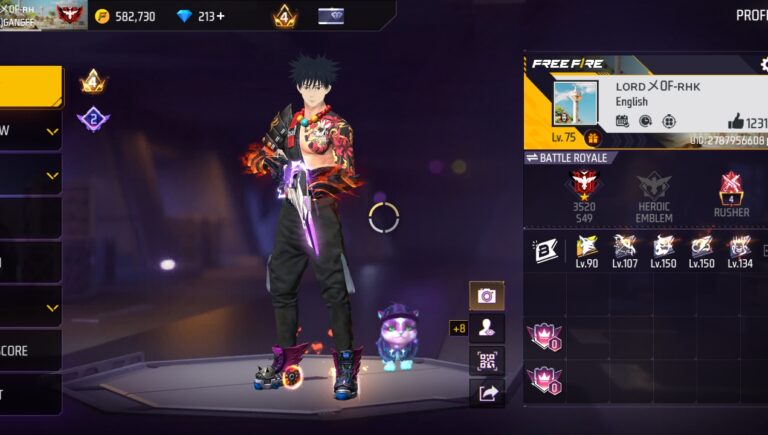Select the Lv.90 weapon mastery icon
Viewport: 768px width, 435px height.
coord(586,248)
